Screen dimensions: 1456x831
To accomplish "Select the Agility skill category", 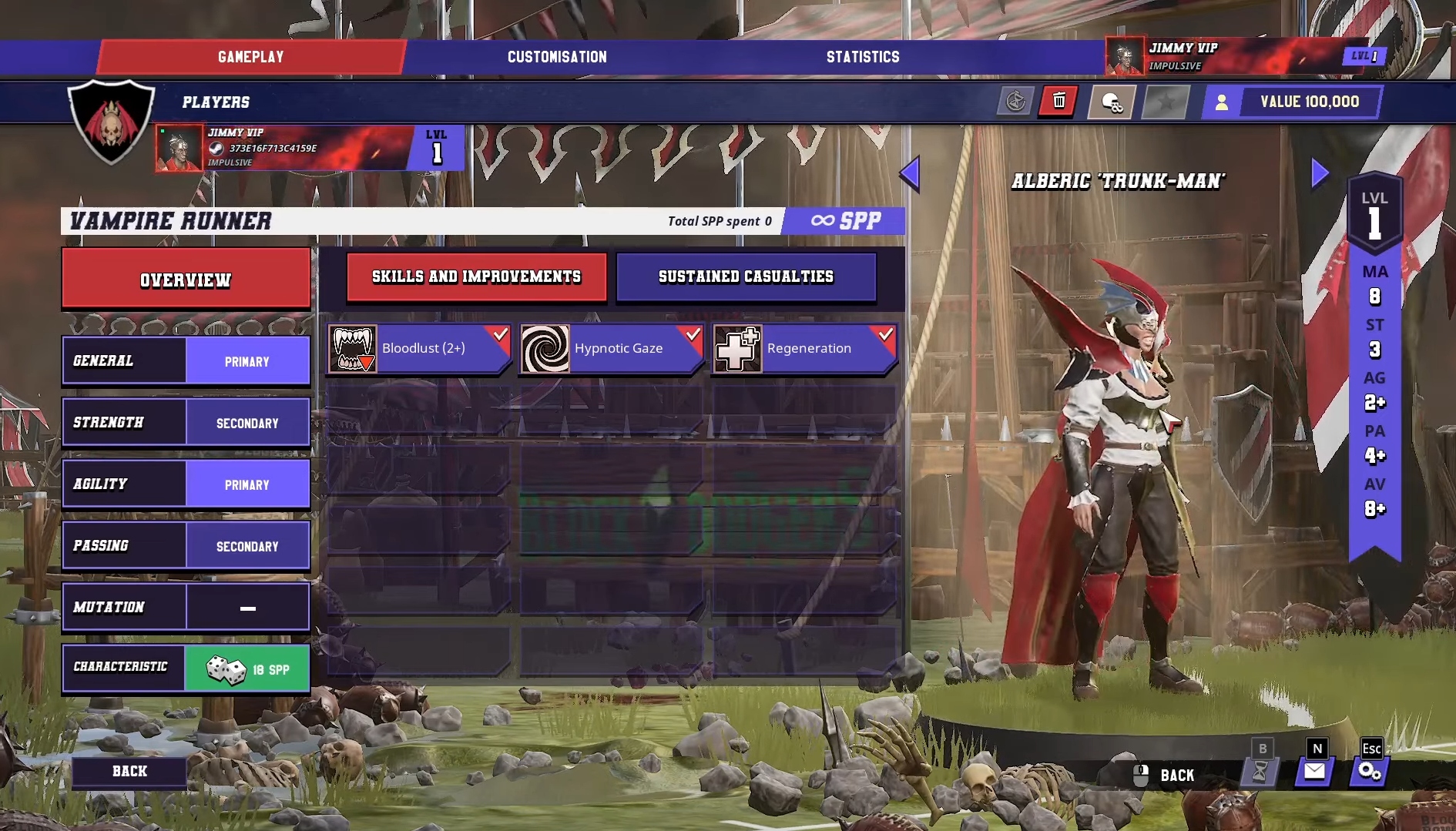I will [186, 484].
